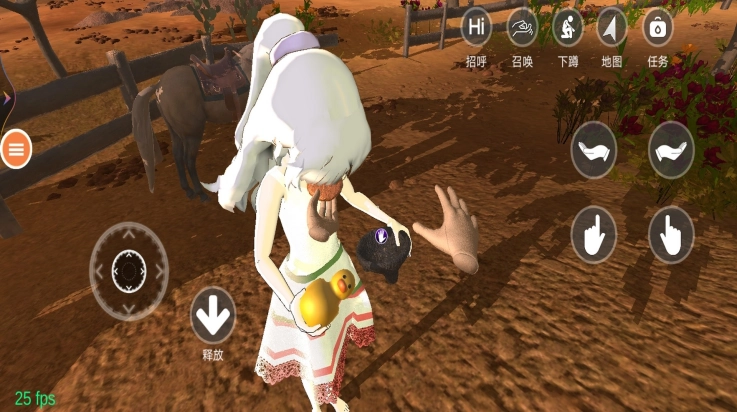Click the release (释放) down-arrow button
Viewport: 737px width, 412px height.
click(212, 316)
